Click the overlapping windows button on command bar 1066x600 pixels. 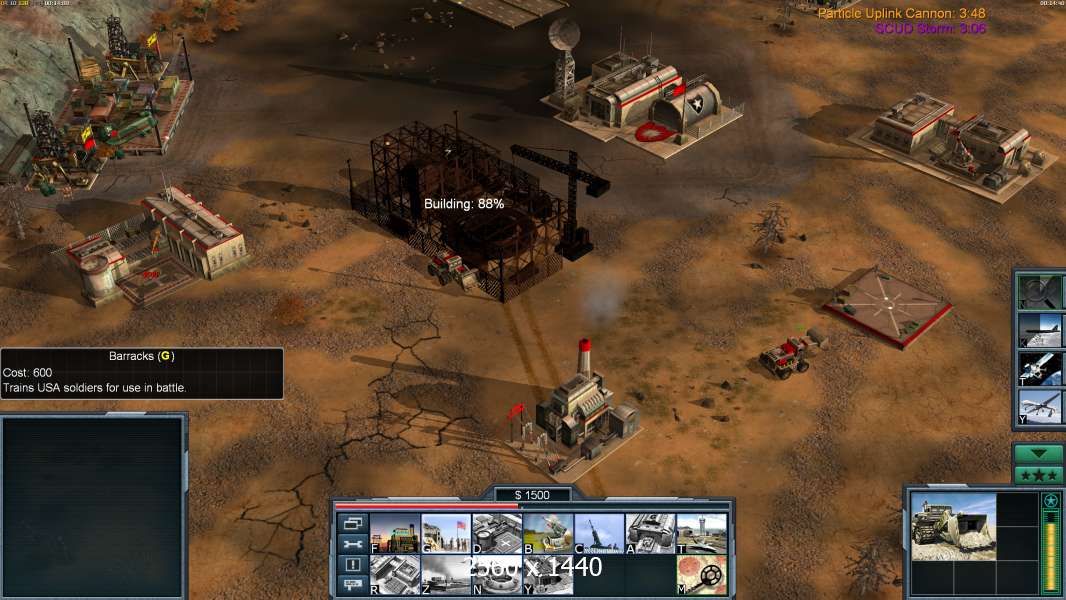click(352, 523)
